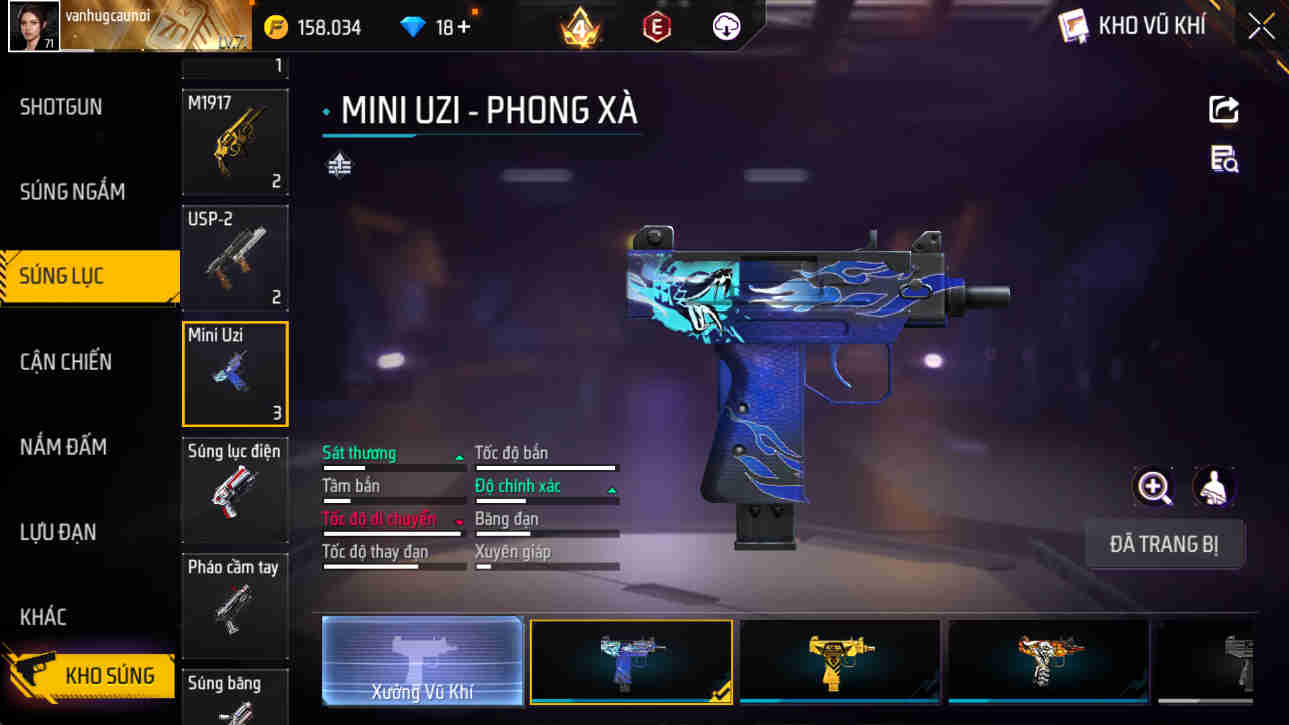Open the KHÁC category
Viewport: 1289px width, 725px height.
pyautogui.click(x=44, y=617)
